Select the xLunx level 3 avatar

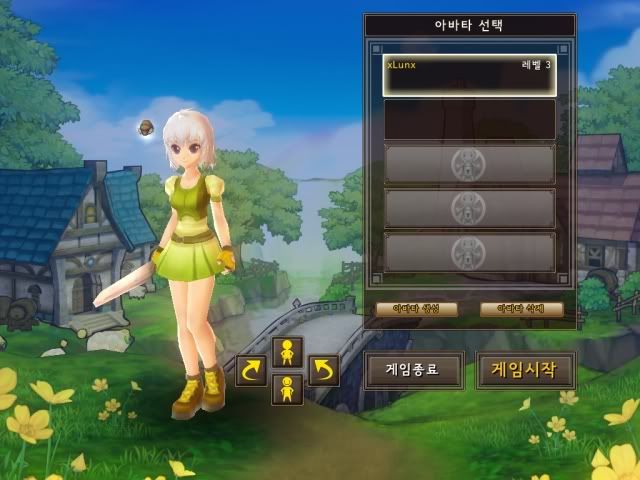(469, 75)
